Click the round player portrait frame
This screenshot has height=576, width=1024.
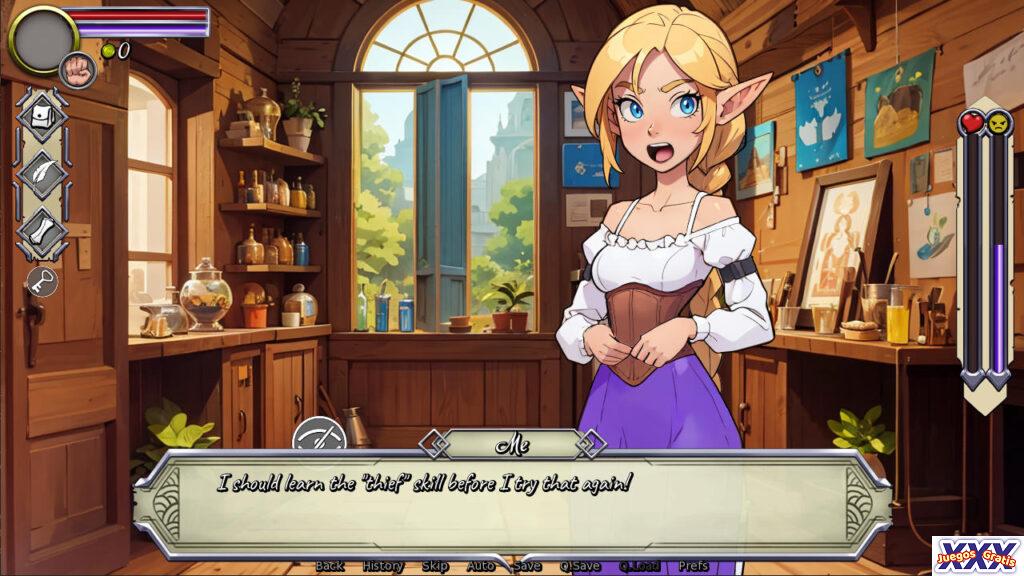click(x=42, y=40)
